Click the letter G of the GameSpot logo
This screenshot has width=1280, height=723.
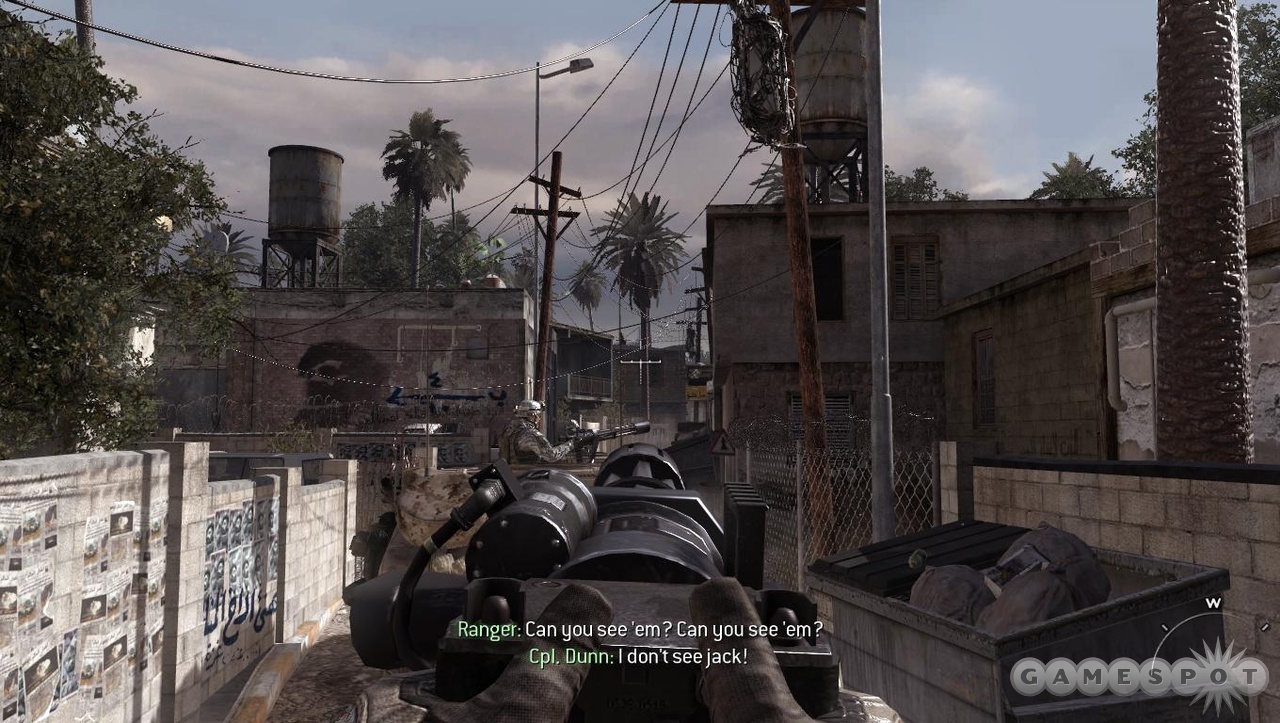tap(1033, 675)
